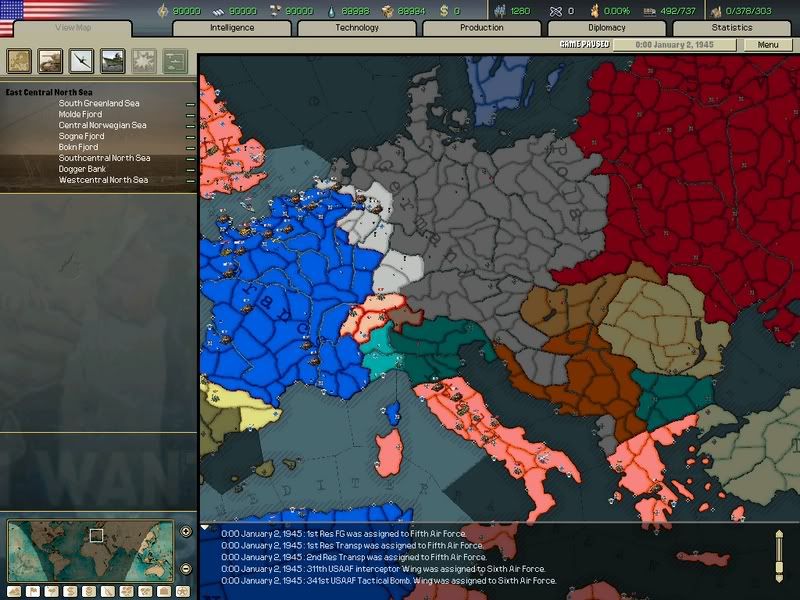Screen dimensions: 800x600
Task: Choose the land army tank icon
Action: 51,61
